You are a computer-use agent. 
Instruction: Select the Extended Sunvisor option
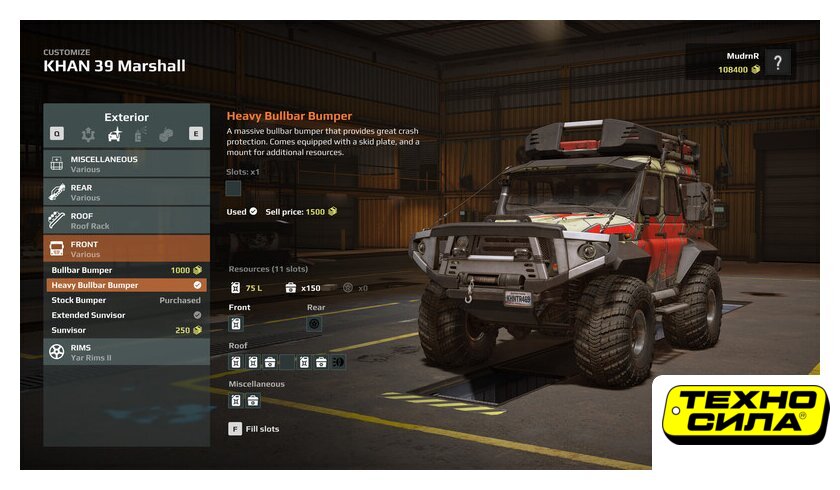tap(126, 315)
